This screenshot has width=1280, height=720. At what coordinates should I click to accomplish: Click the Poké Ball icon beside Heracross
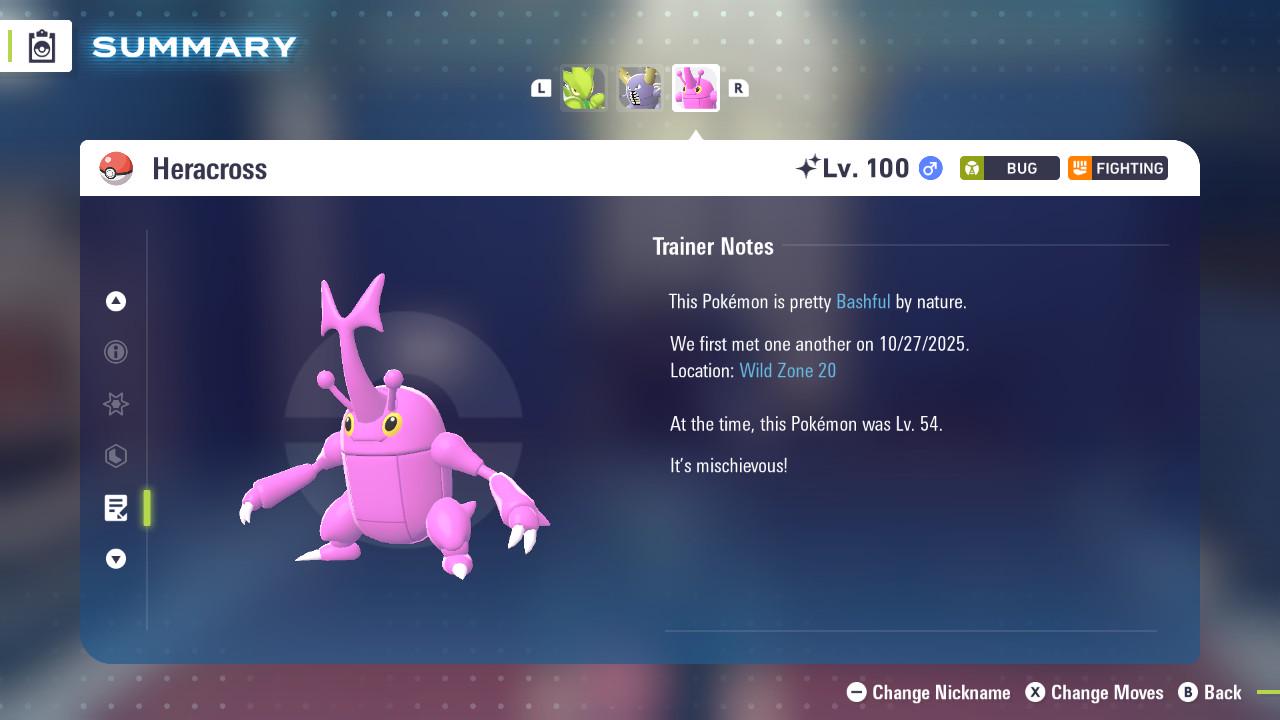(x=117, y=168)
